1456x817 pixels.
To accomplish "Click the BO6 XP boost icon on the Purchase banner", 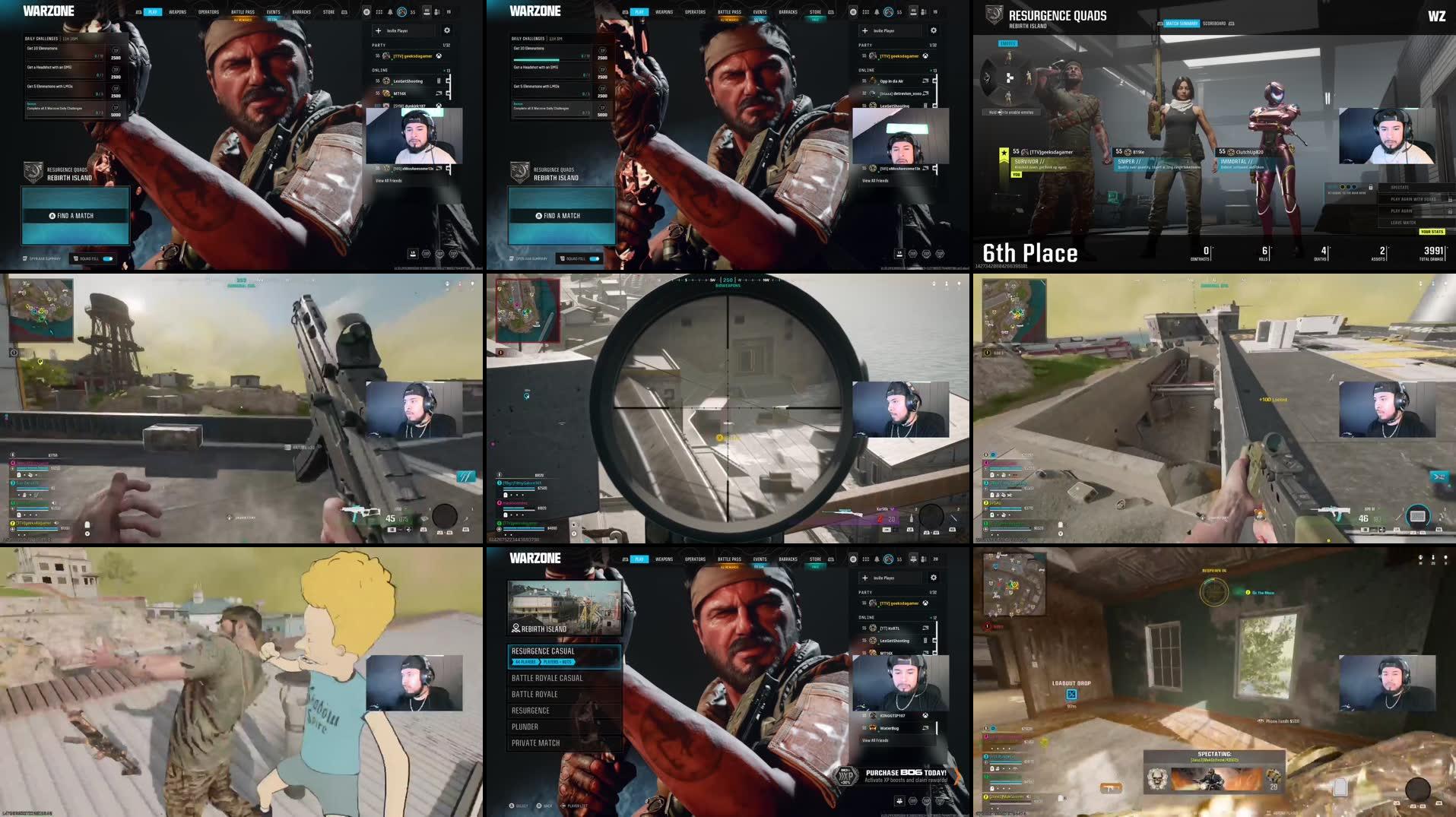I will (x=845, y=777).
